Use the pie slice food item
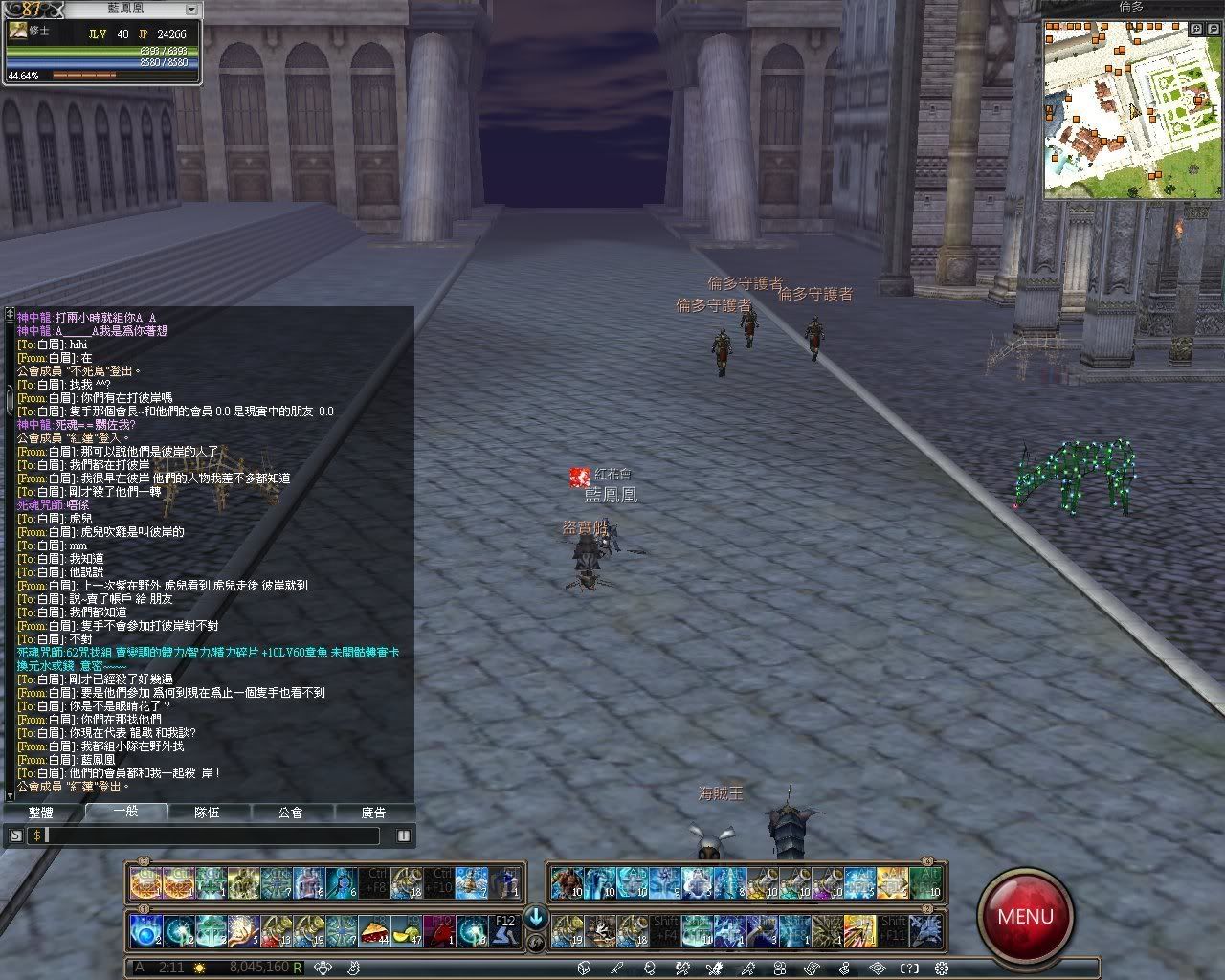1225x980 pixels. [x=373, y=930]
